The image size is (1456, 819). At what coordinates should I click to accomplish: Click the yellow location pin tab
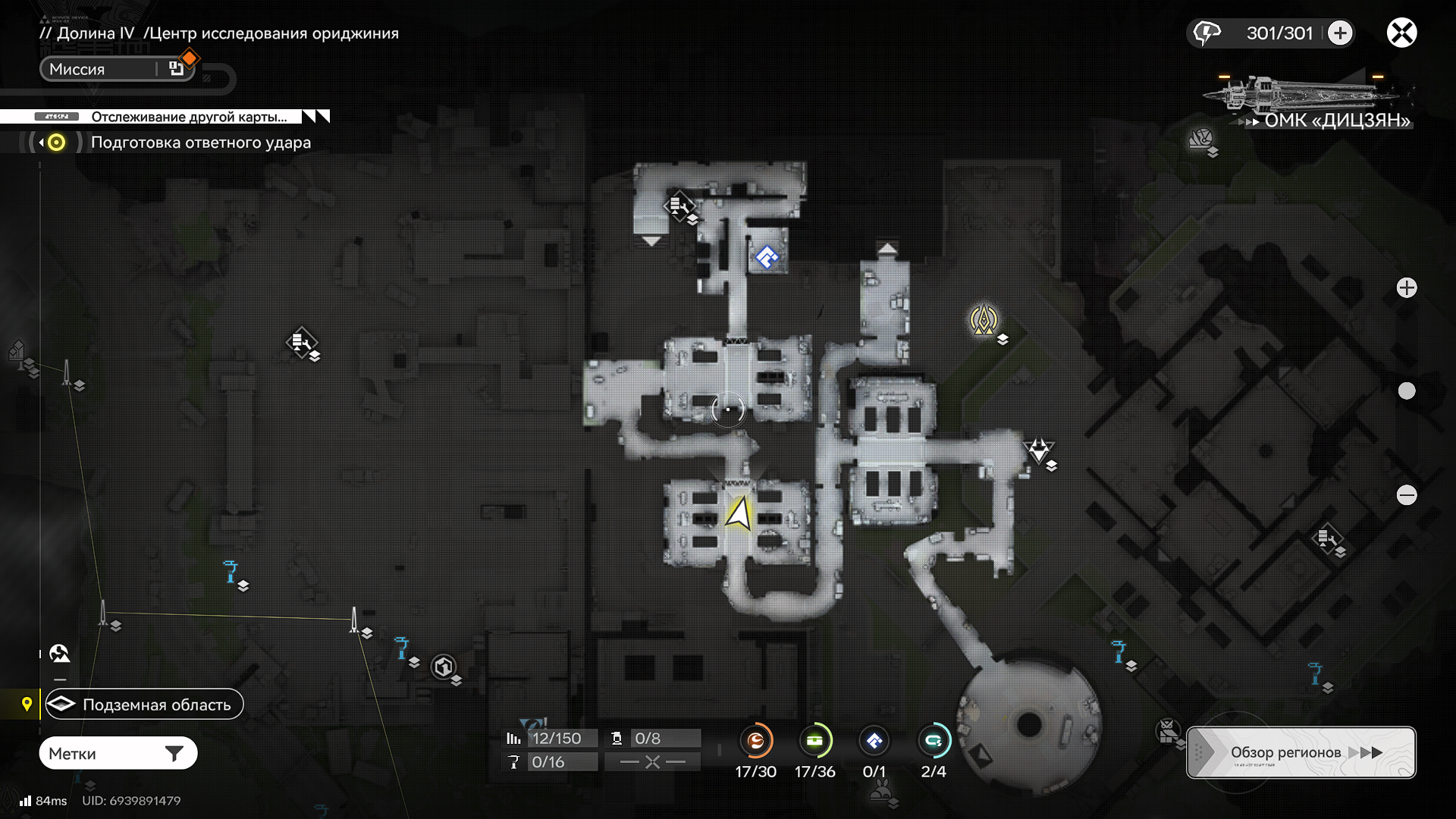[27, 704]
